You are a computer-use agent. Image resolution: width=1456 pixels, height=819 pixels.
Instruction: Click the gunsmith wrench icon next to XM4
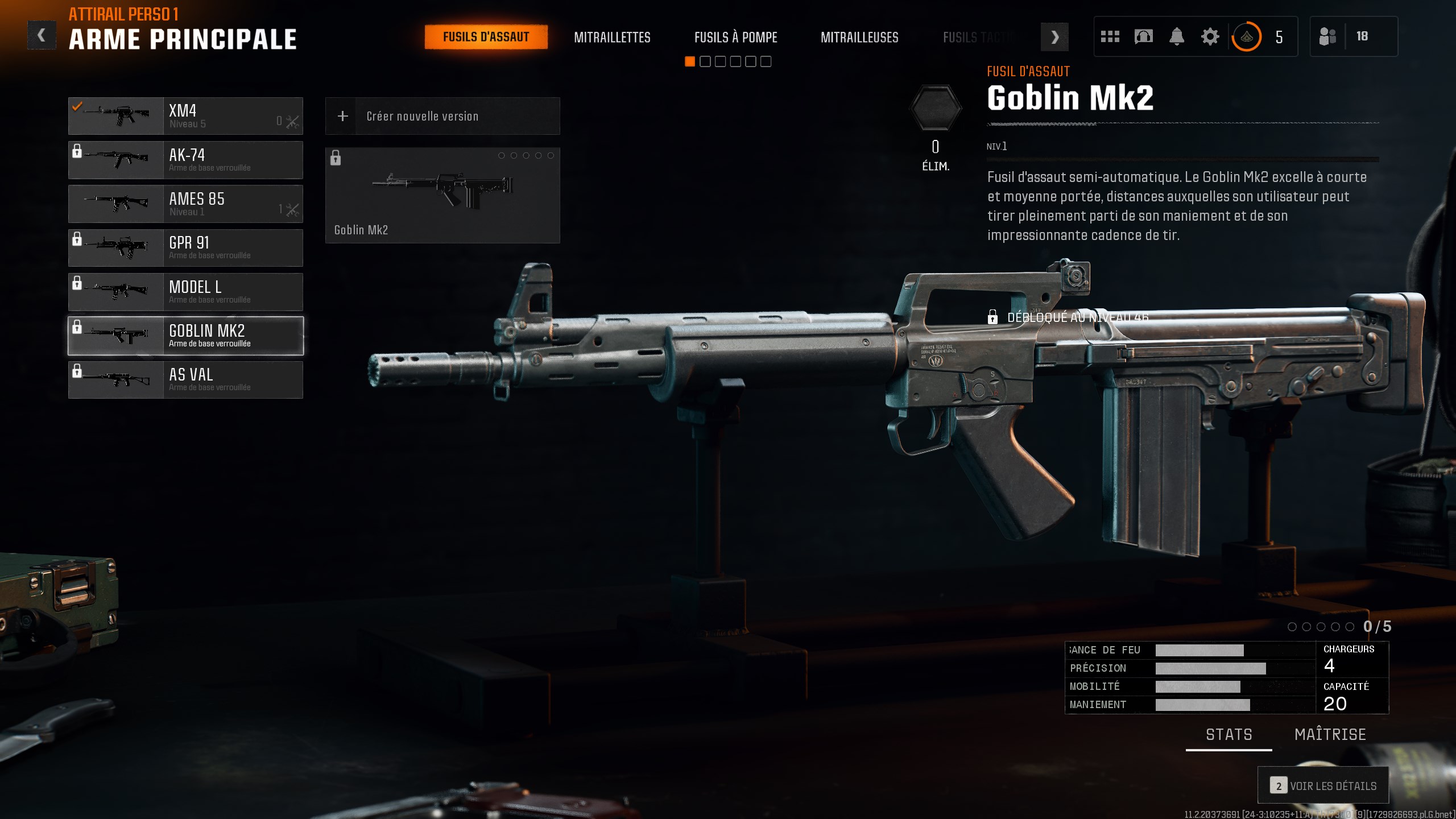(293, 121)
